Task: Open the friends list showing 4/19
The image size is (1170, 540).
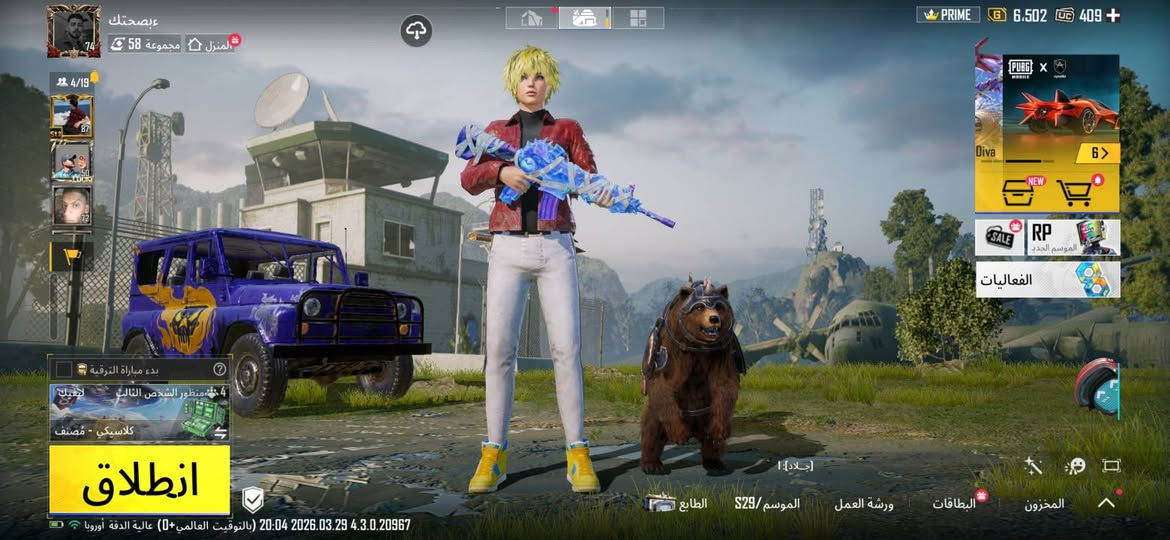Action: 72,82
